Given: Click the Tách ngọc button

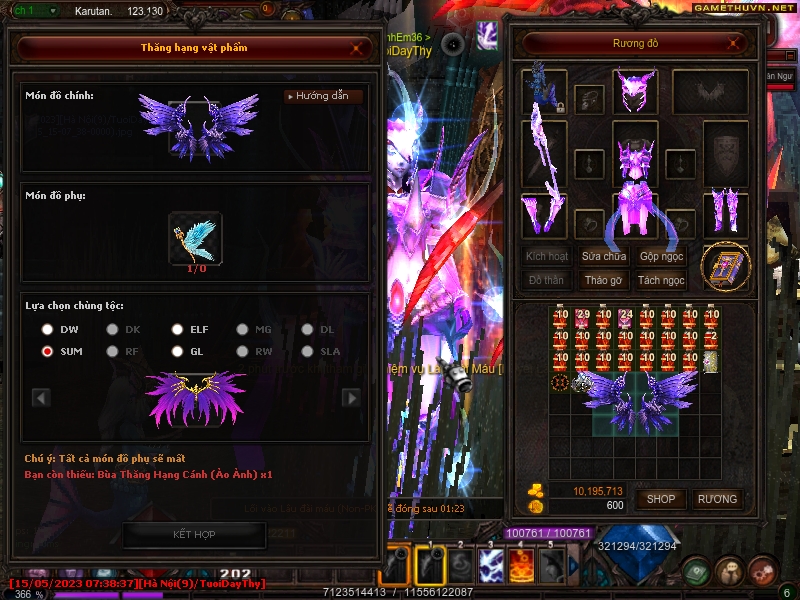Looking at the screenshot, I should pyautogui.click(x=661, y=281).
